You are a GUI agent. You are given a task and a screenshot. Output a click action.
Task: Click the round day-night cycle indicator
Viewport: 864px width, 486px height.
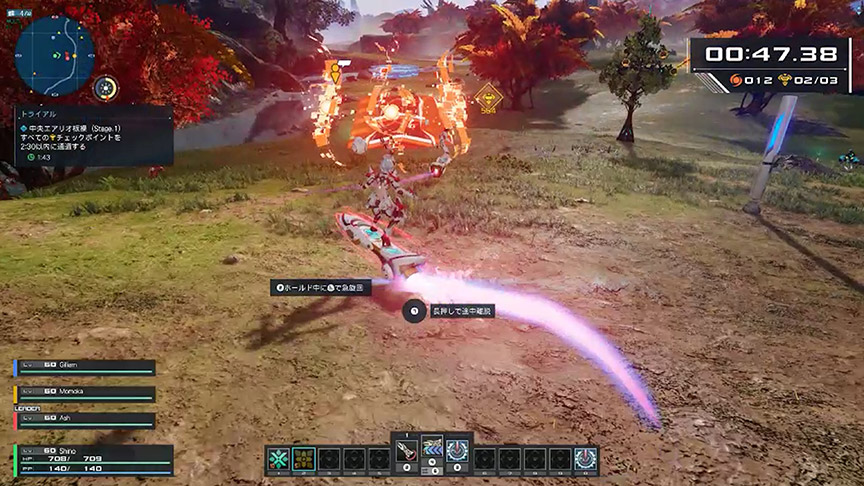[106, 88]
